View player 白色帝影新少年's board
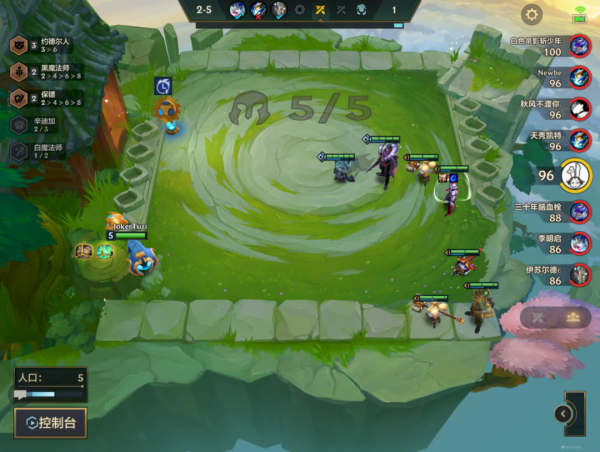This screenshot has height=452, width=600. (579, 46)
